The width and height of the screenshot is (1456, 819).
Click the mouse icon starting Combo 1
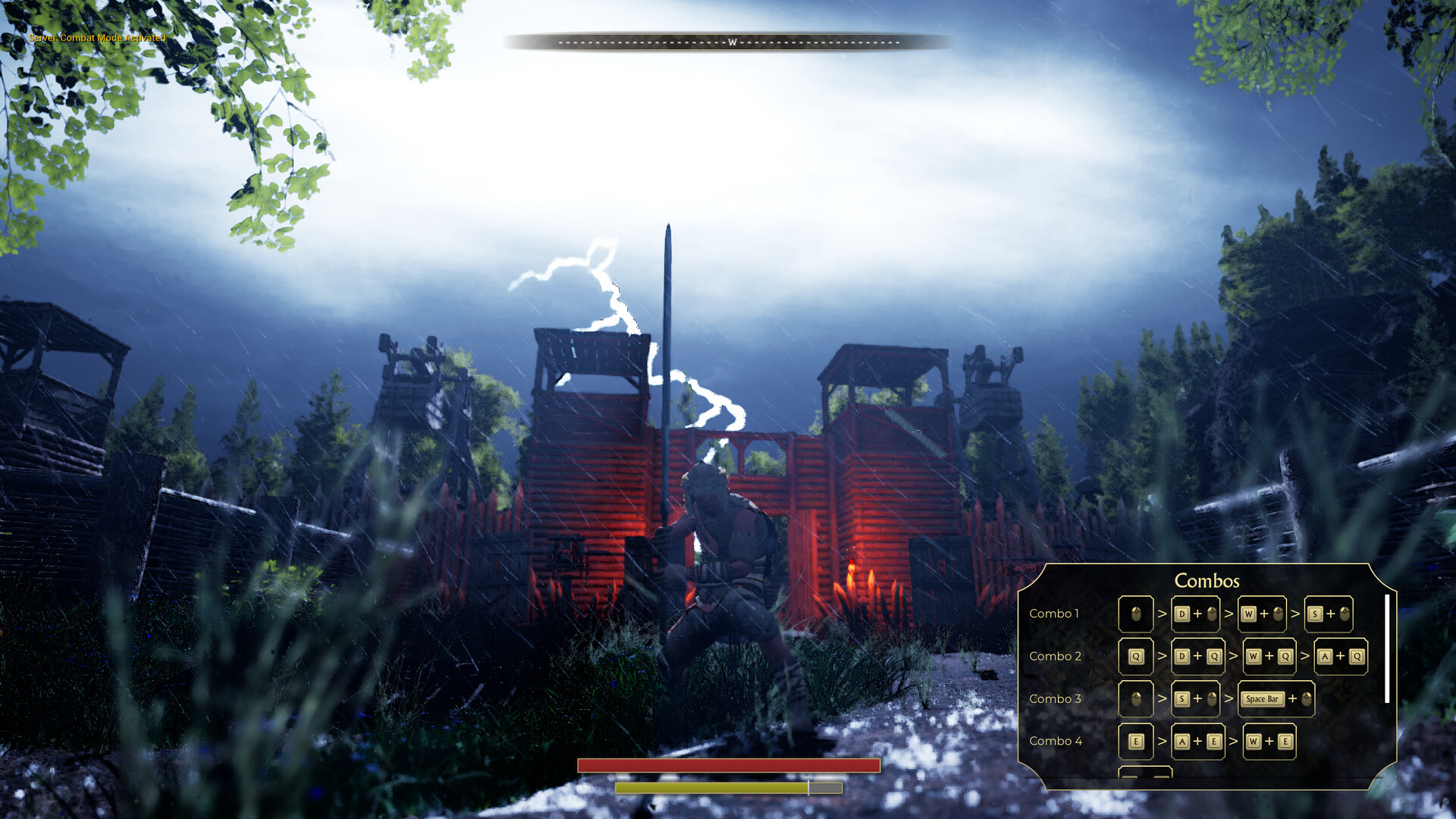click(x=1135, y=614)
